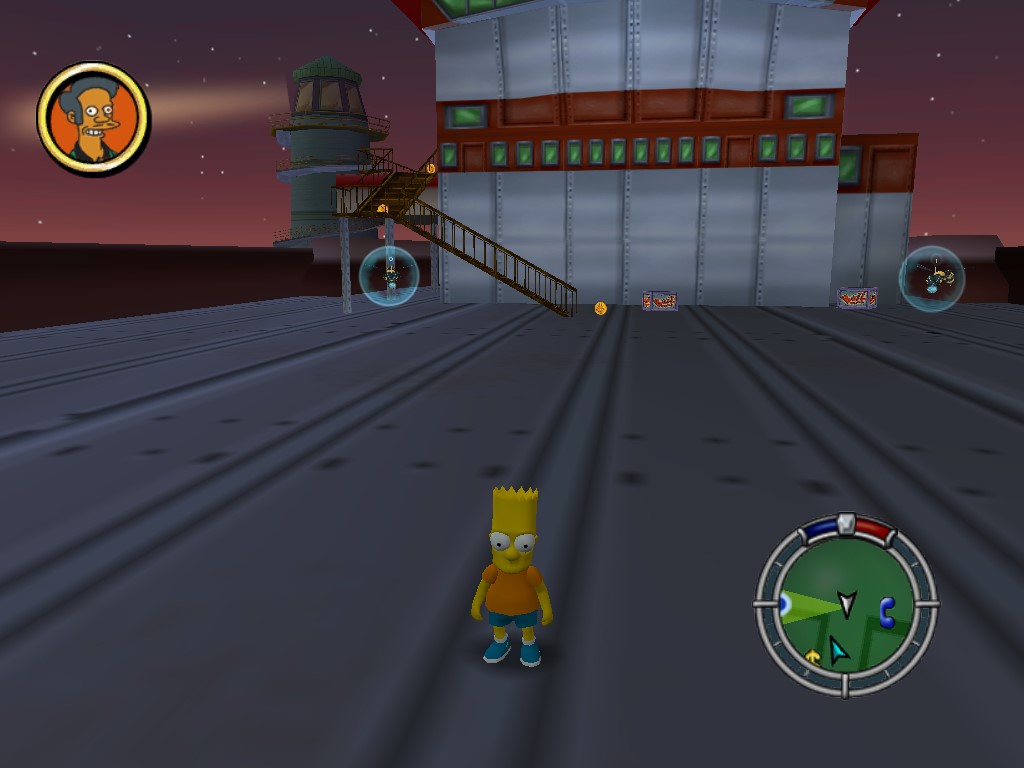Screen dimensions: 1024x768
Task: Click the Apu character portrait icon
Action: point(93,119)
